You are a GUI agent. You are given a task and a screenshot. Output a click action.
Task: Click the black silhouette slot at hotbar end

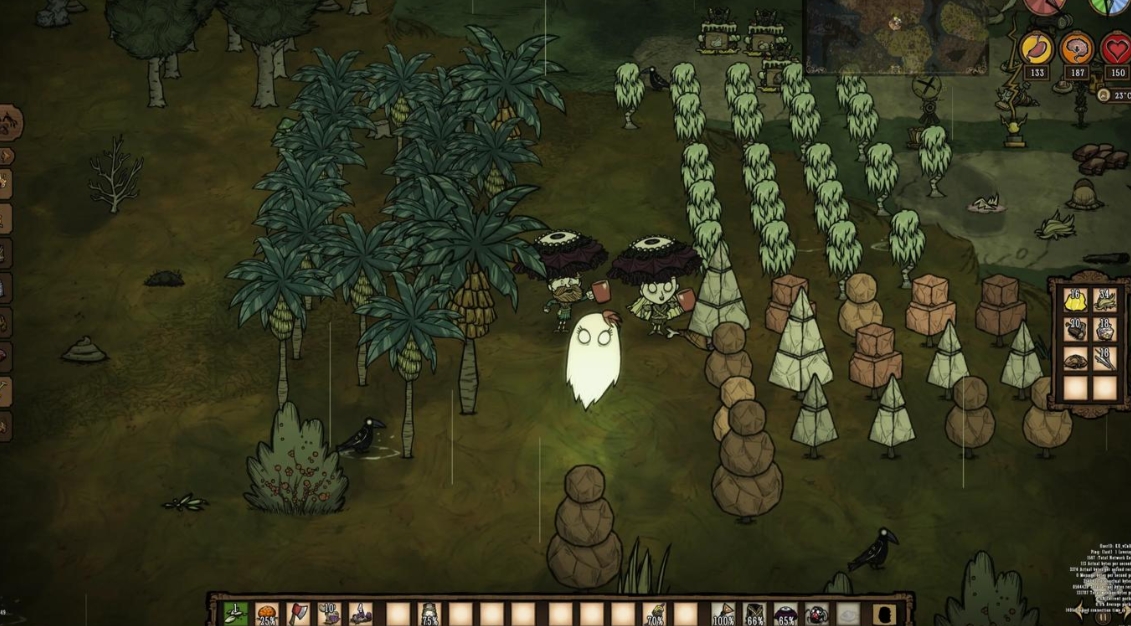pyautogui.click(x=880, y=612)
